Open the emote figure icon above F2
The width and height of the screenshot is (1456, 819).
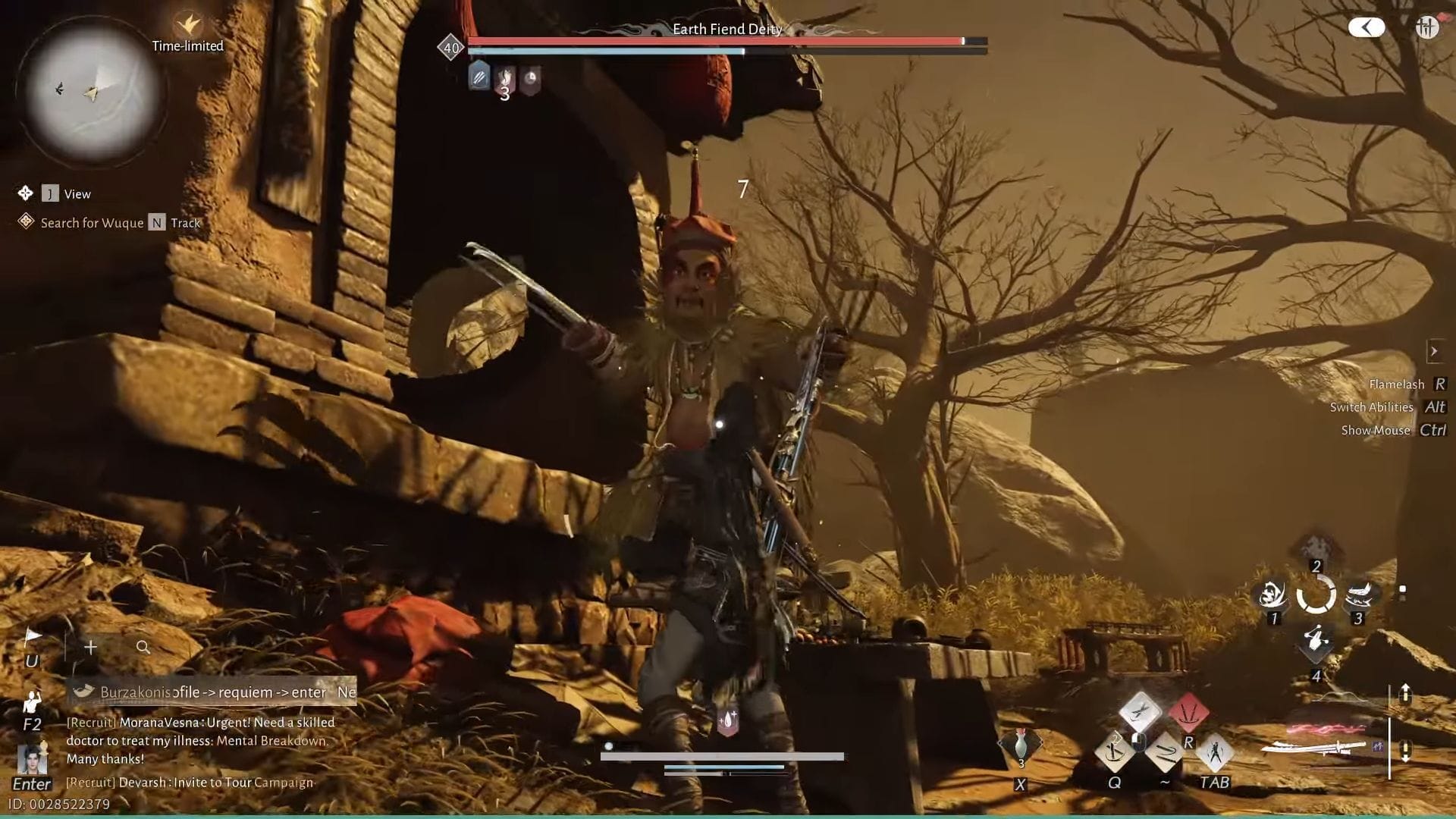(31, 702)
